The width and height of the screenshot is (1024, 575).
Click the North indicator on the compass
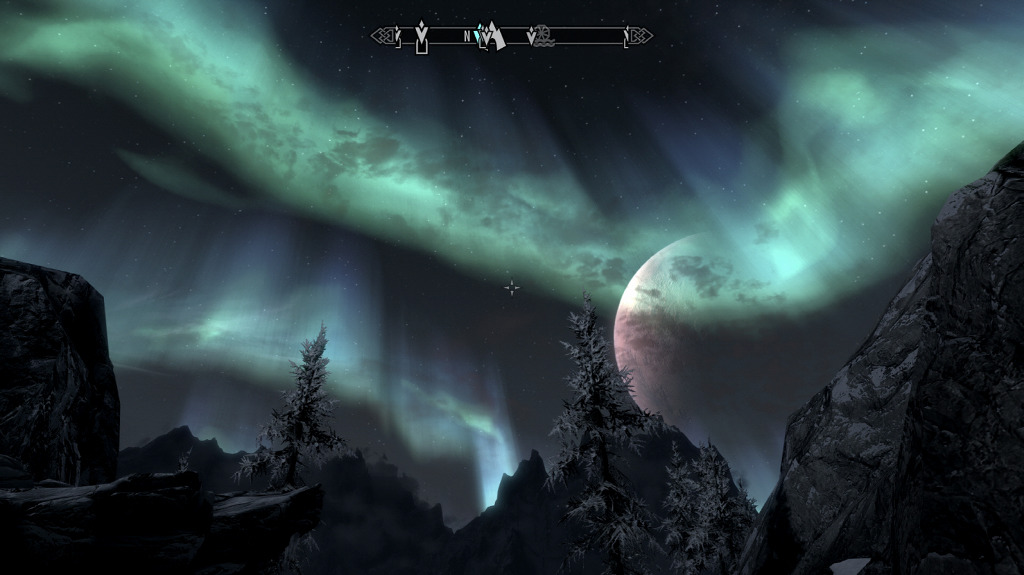pyautogui.click(x=466, y=36)
